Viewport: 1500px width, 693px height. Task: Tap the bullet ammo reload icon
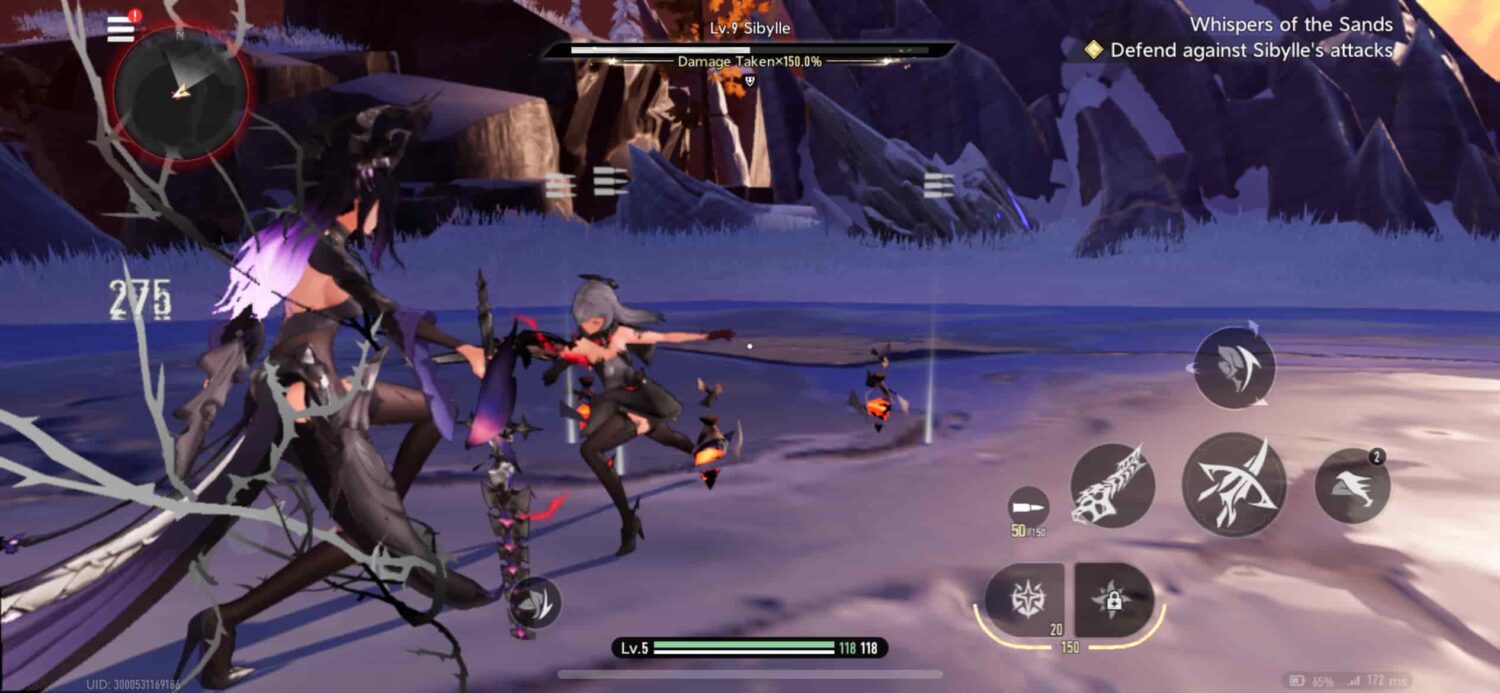click(x=1029, y=506)
